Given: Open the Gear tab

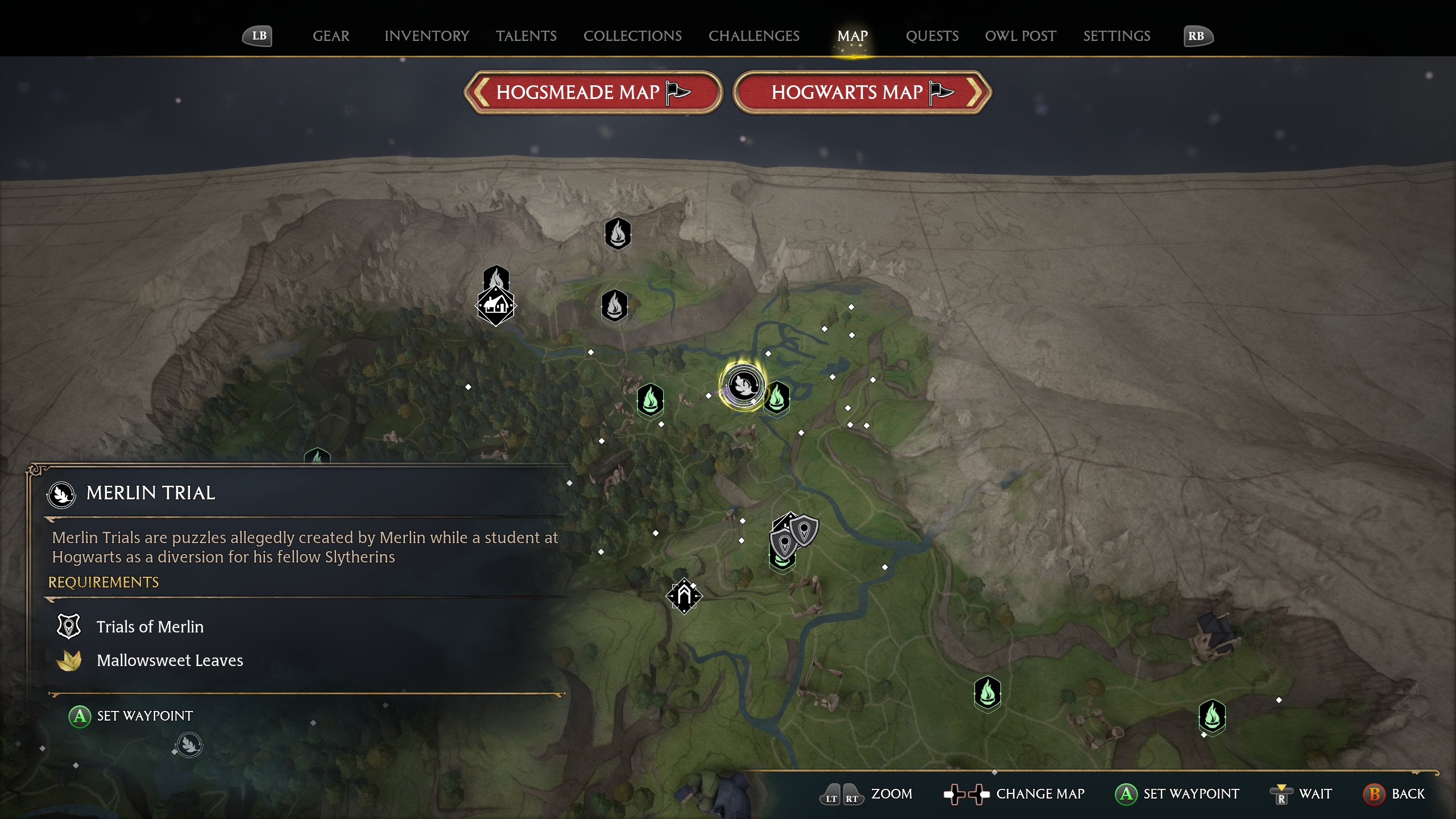Looking at the screenshot, I should [x=330, y=36].
